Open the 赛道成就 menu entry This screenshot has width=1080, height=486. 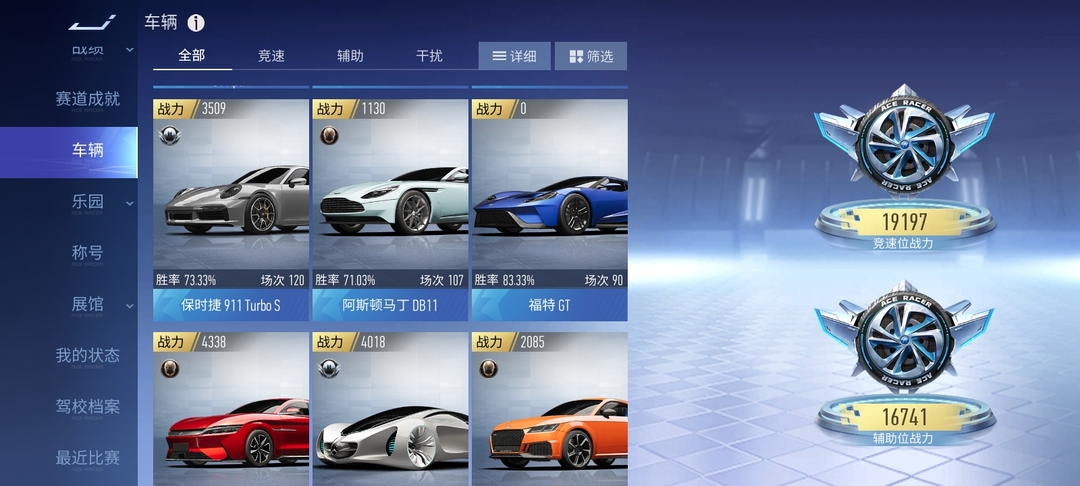pyautogui.click(x=87, y=99)
